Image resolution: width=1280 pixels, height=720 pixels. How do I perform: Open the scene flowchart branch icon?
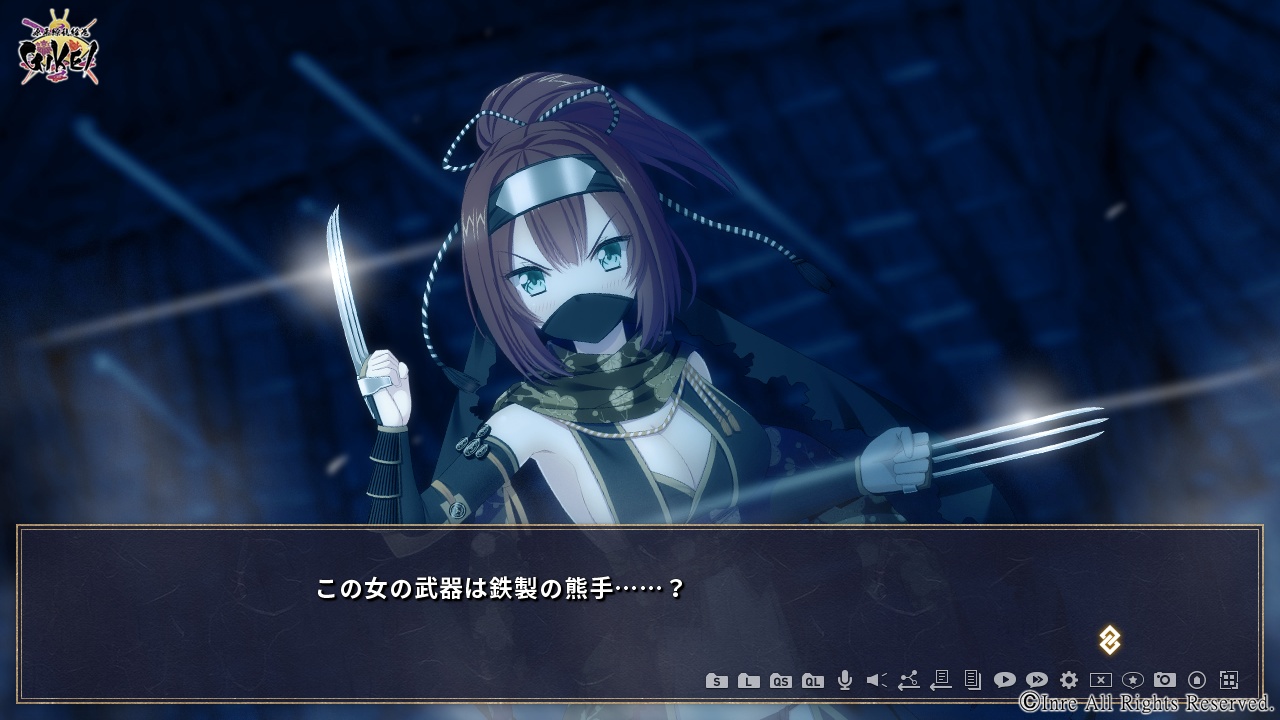point(909,680)
